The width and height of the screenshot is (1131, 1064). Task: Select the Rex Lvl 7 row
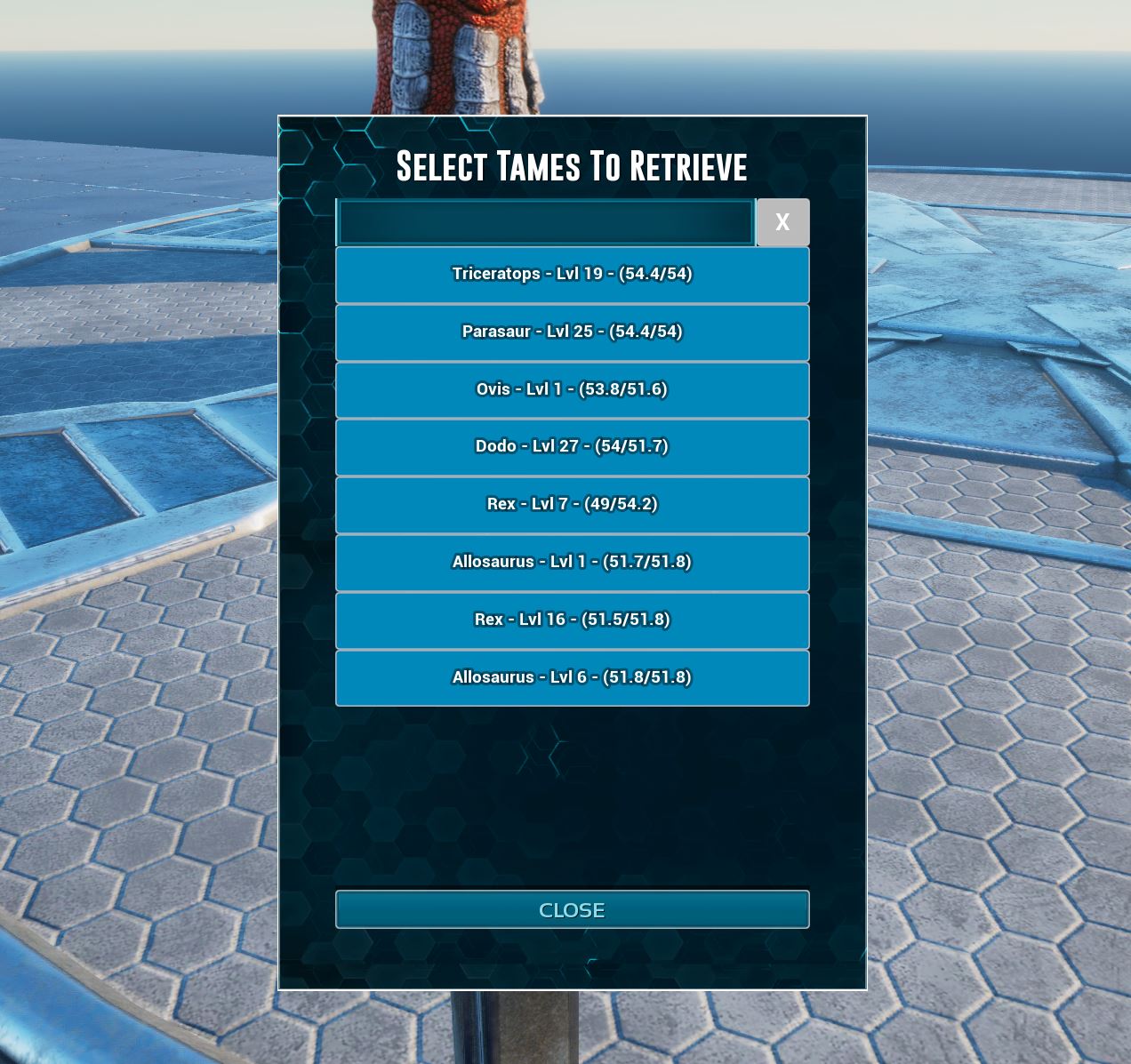(572, 505)
